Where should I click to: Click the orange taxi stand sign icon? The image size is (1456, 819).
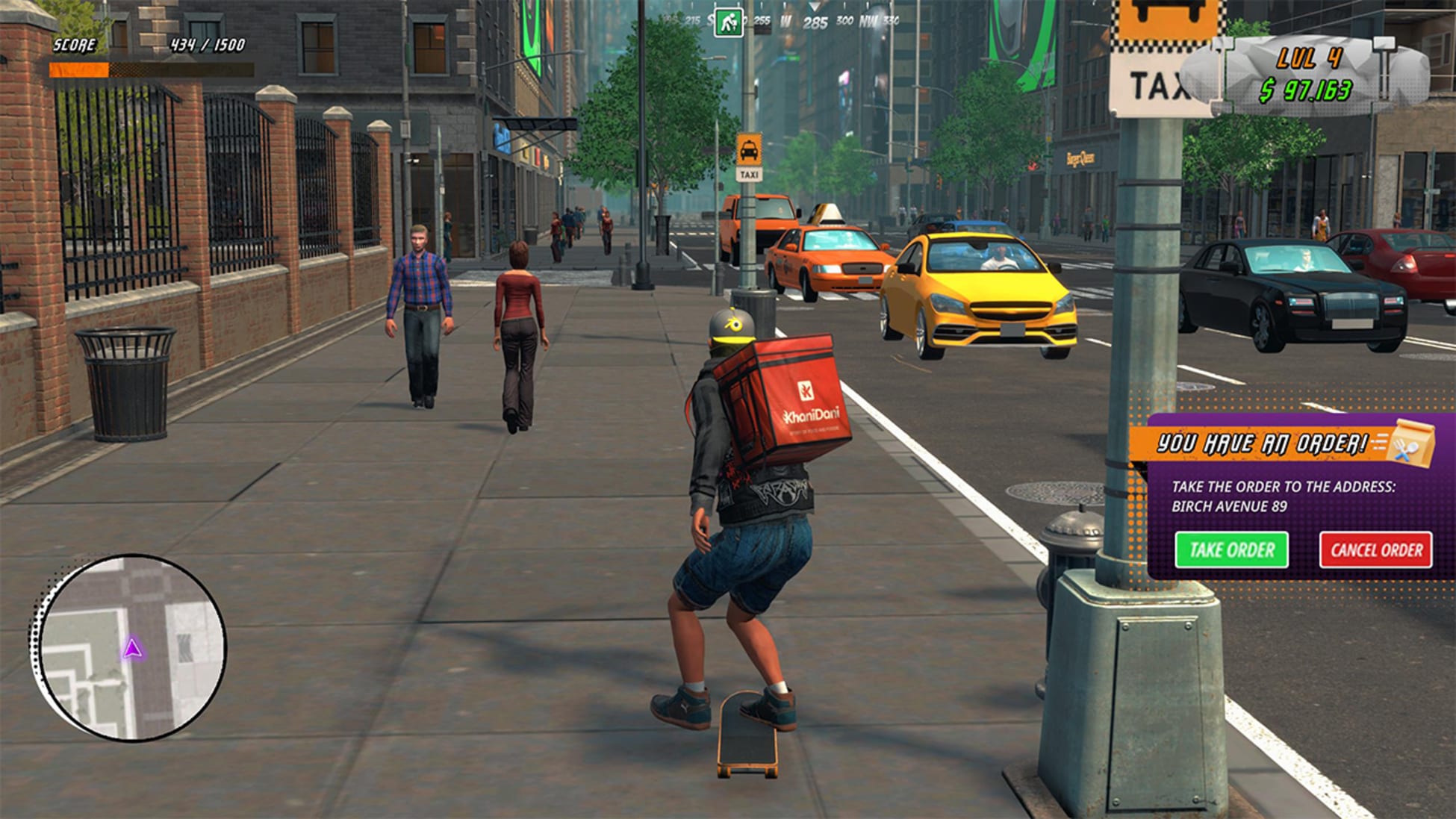[x=750, y=148]
